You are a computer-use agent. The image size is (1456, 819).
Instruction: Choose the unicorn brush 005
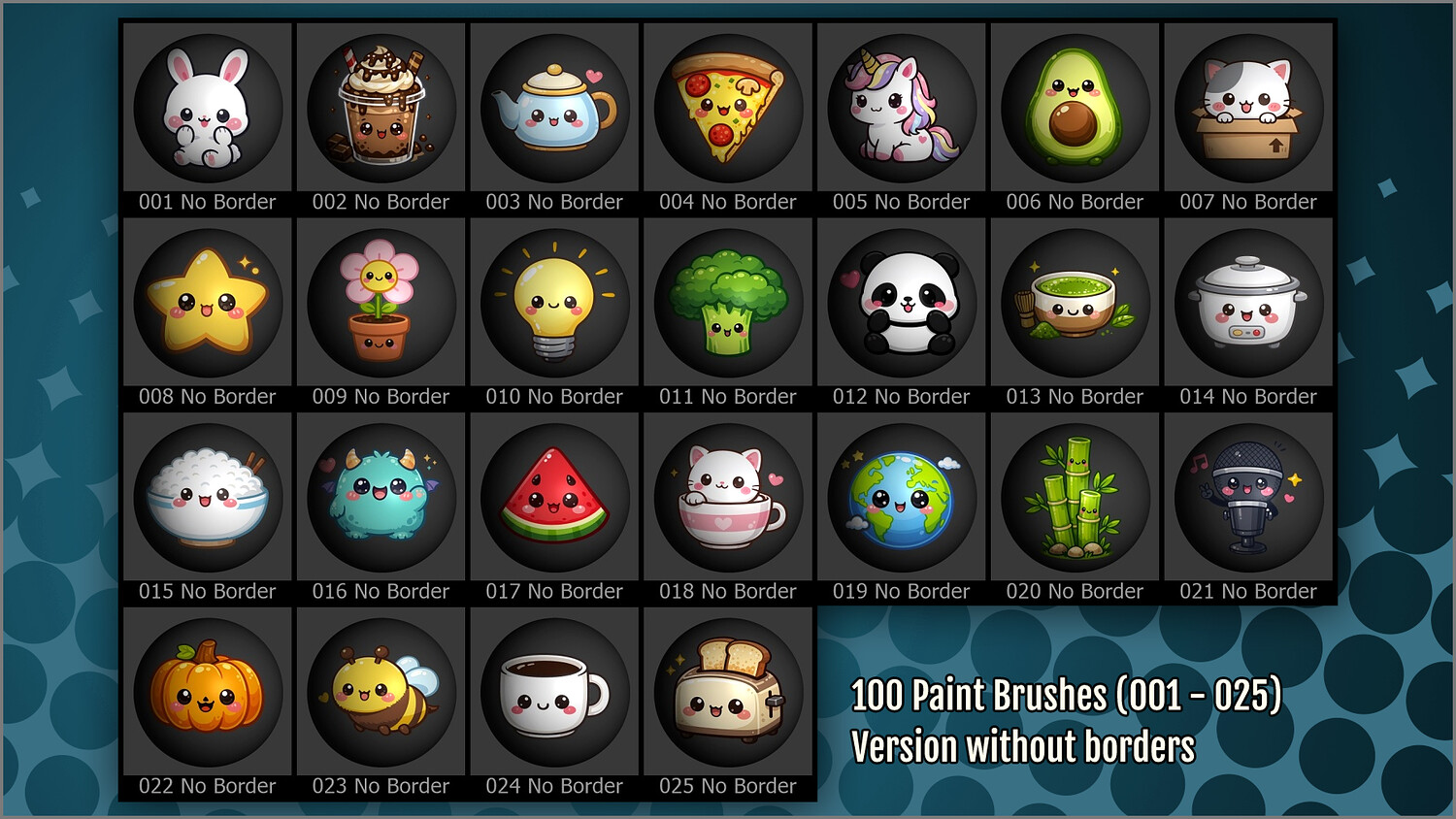[x=902, y=109]
